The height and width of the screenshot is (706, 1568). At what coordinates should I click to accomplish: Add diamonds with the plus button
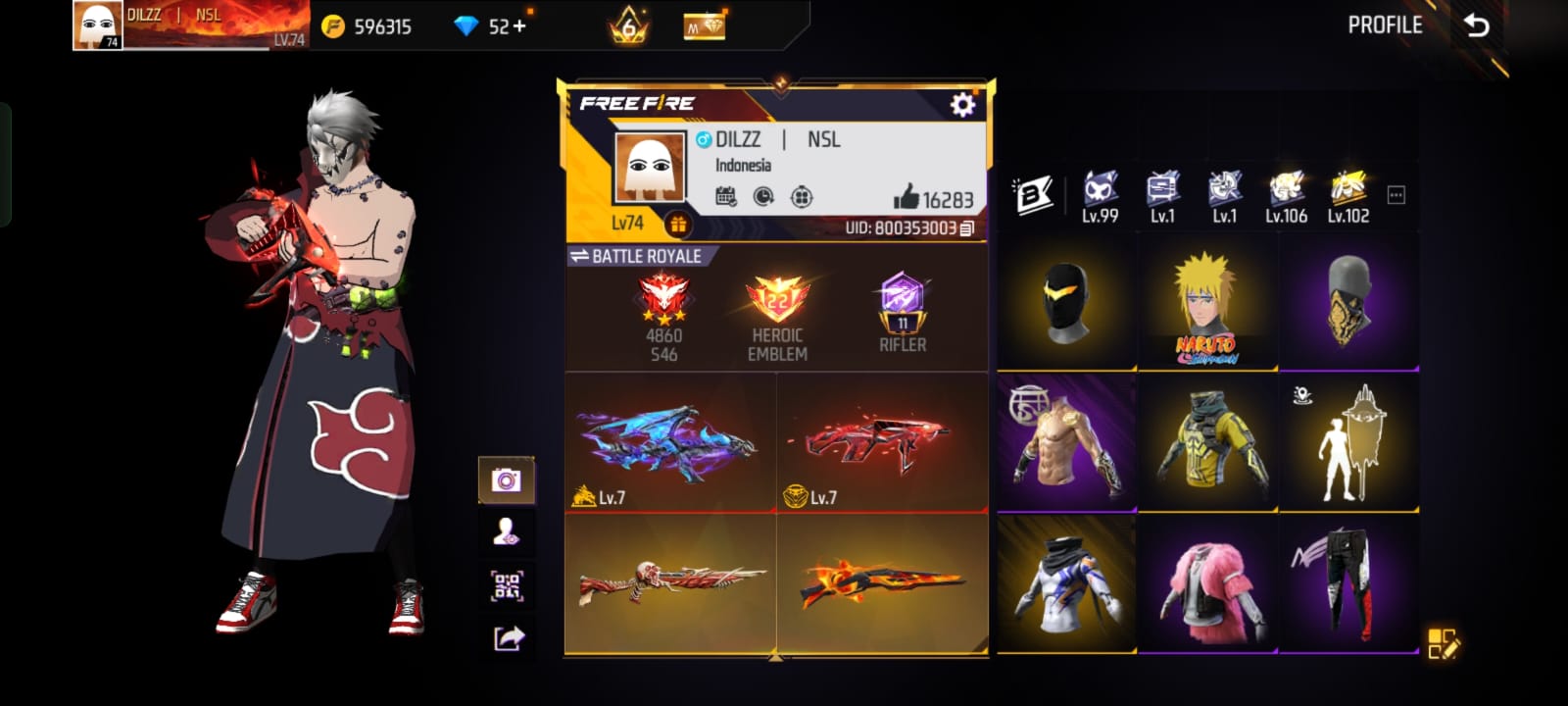pos(519,26)
